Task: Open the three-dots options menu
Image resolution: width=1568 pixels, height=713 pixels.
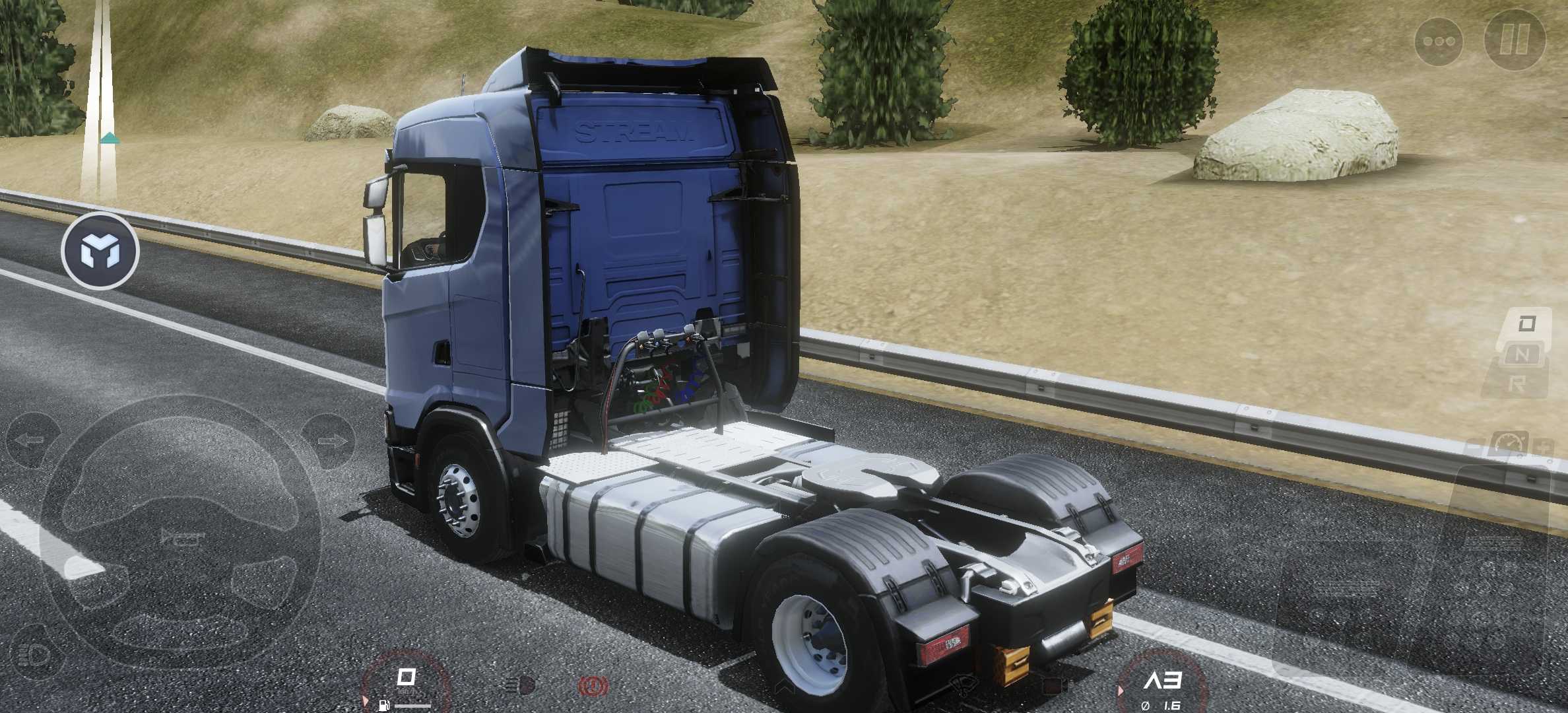Action: click(x=1439, y=41)
